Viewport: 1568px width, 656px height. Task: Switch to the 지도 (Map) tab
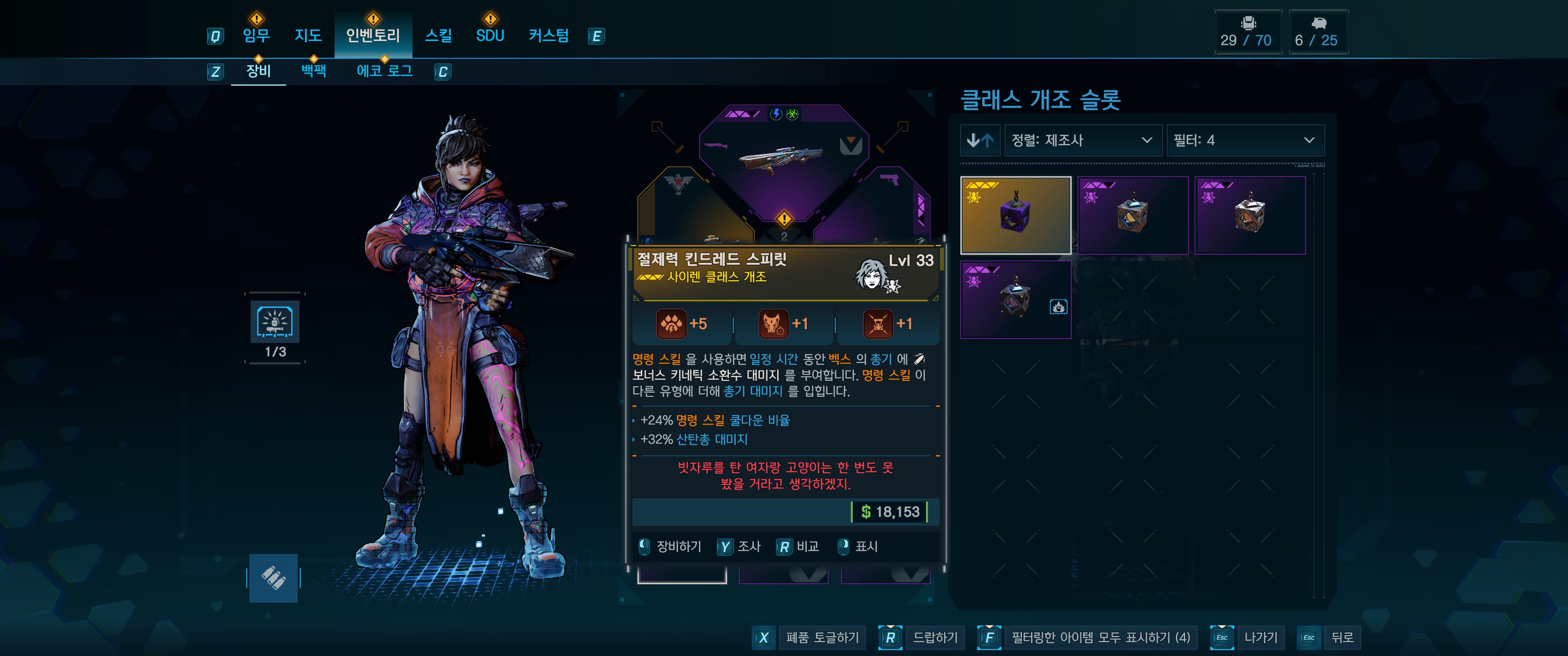click(x=308, y=36)
